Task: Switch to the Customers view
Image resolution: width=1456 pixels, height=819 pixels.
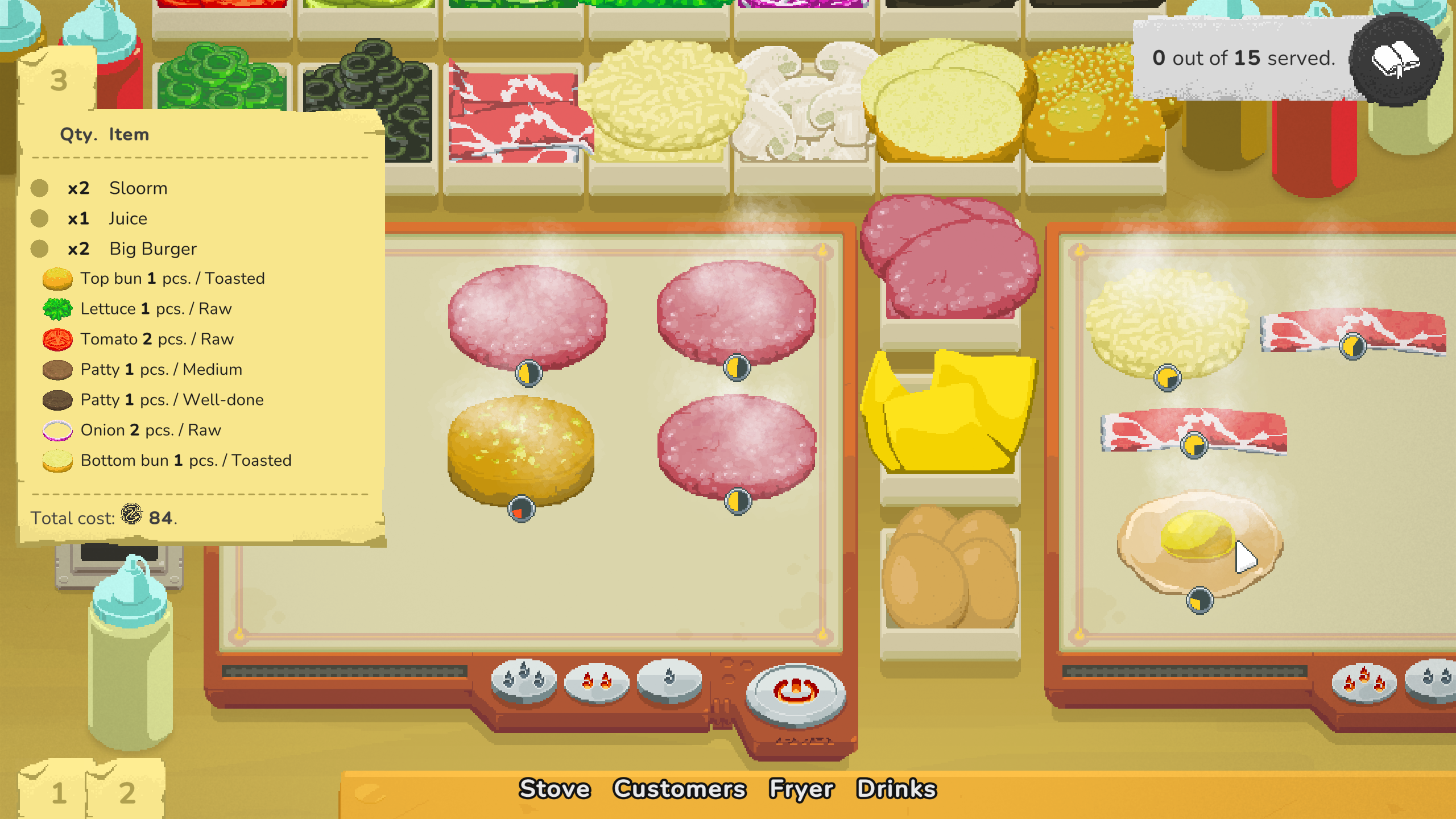Action: point(680,788)
